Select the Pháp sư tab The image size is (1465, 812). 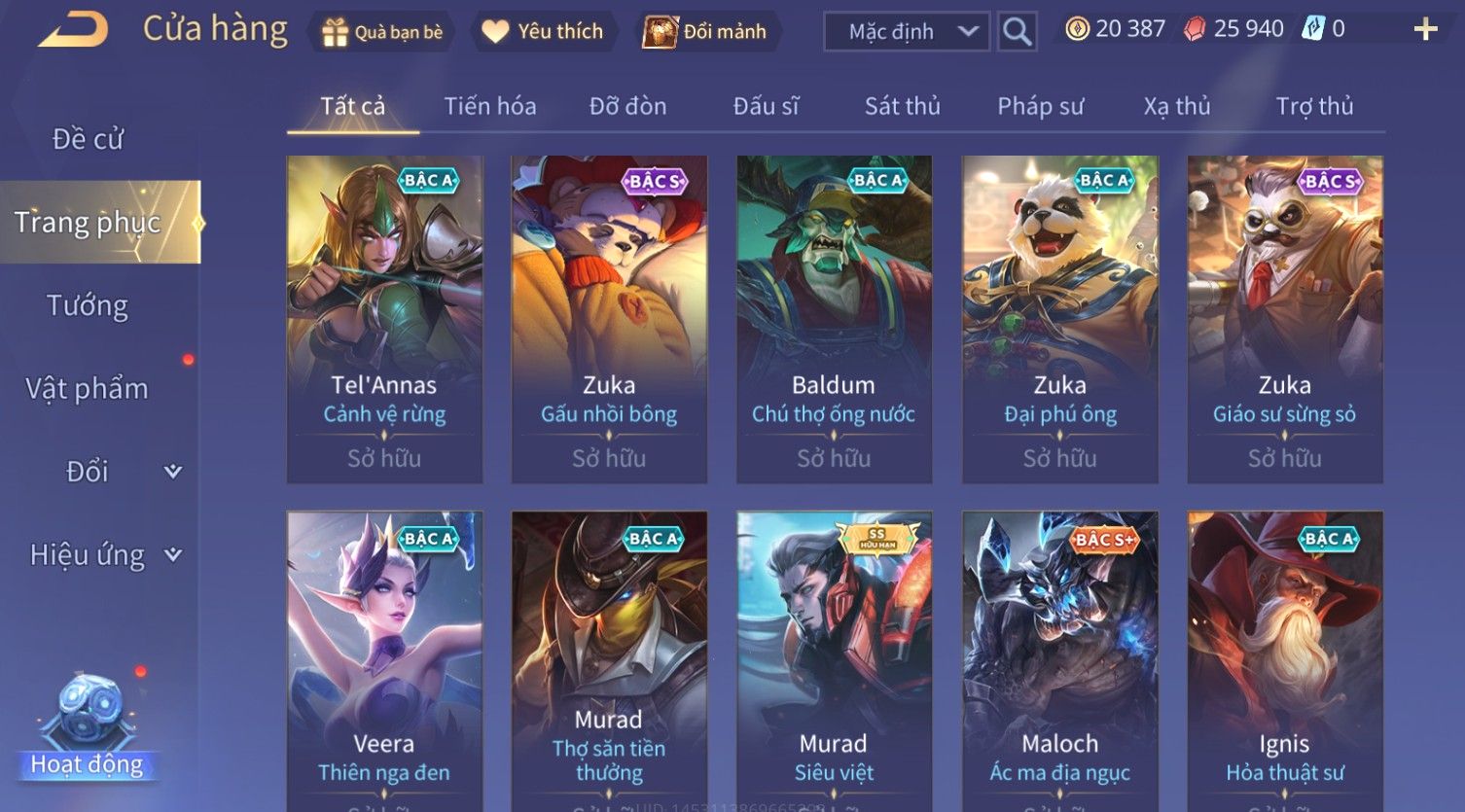[x=1040, y=106]
